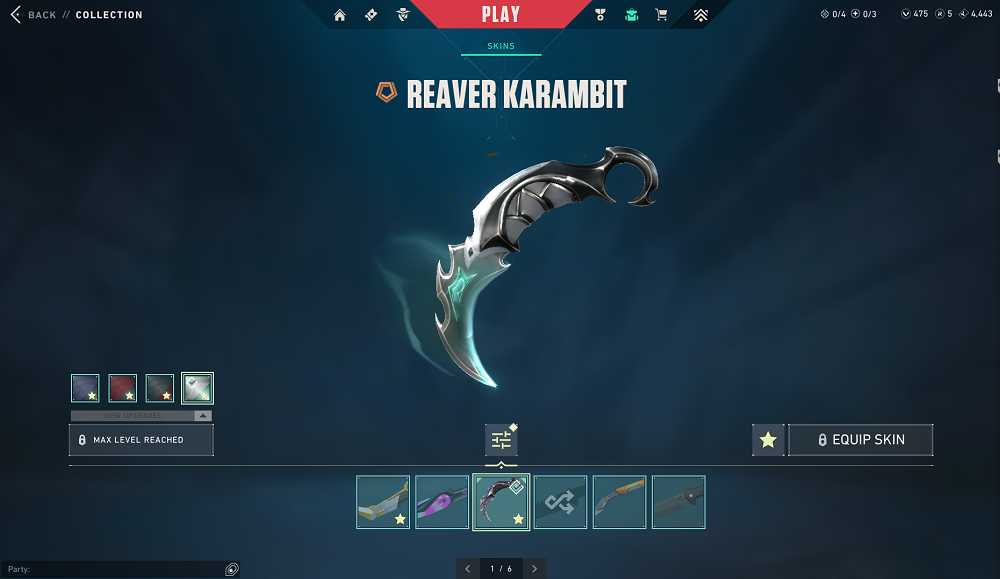Select the blue-purple color variant swatch
This screenshot has height=579, width=1000.
[x=85, y=388]
